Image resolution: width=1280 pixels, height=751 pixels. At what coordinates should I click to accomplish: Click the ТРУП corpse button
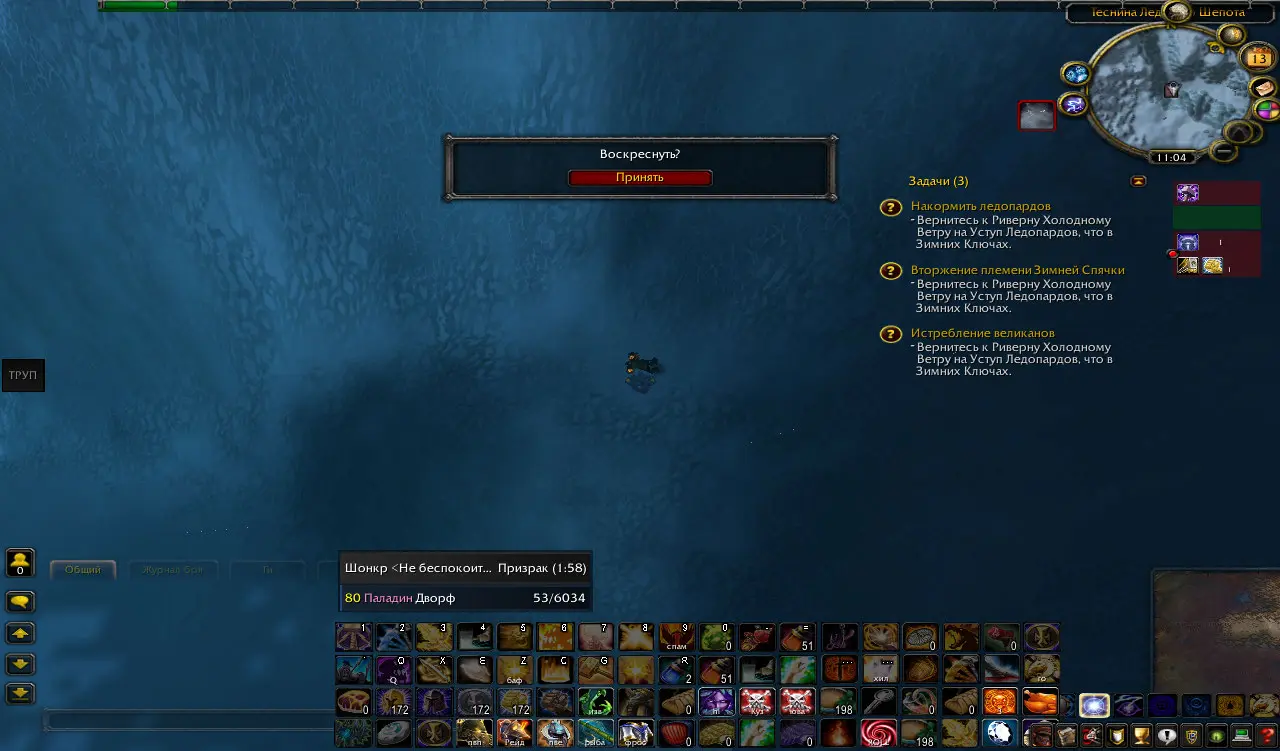click(22, 375)
